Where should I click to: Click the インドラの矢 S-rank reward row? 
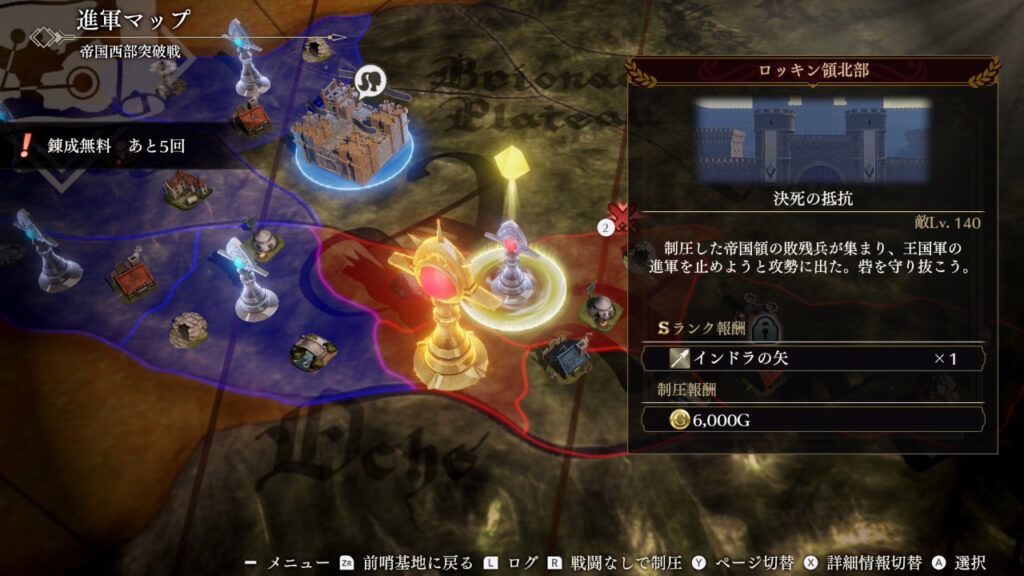click(x=812, y=358)
